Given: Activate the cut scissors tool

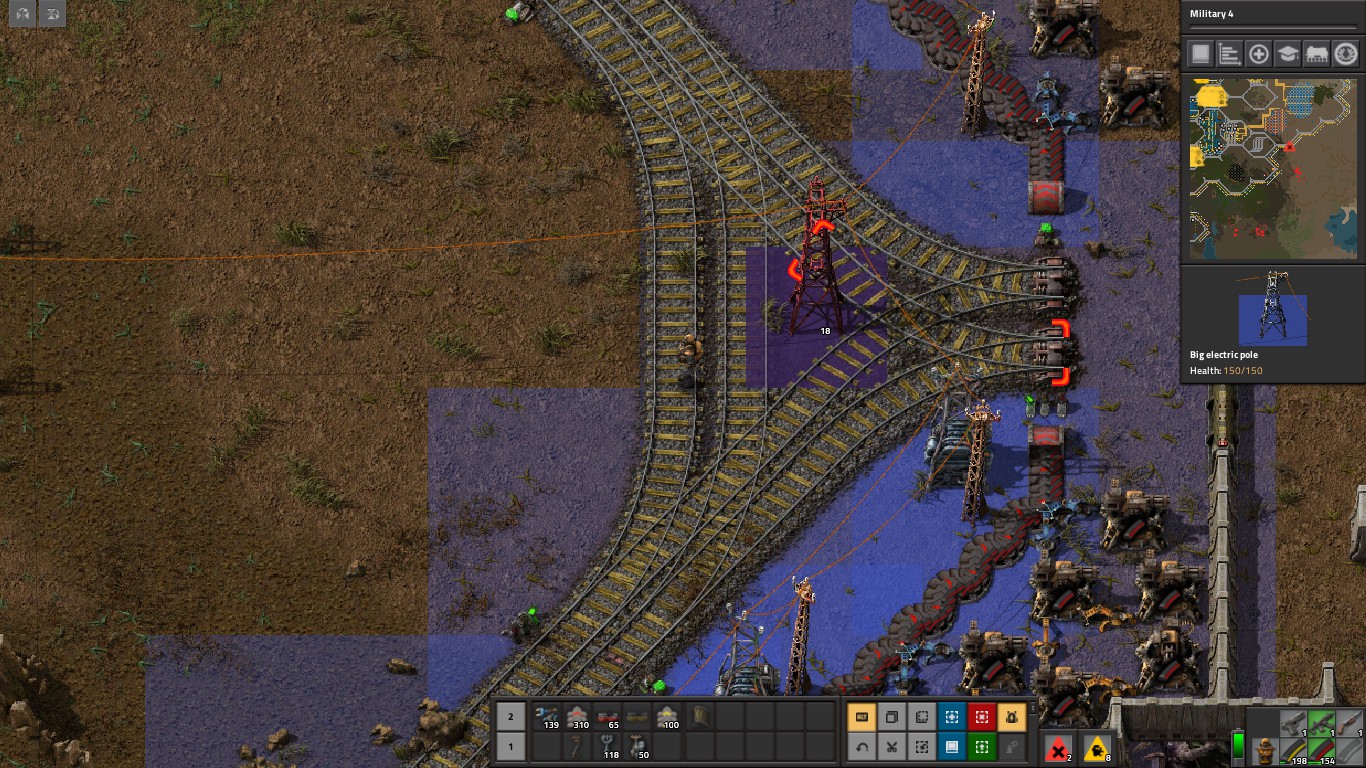Looking at the screenshot, I should coord(891,746).
